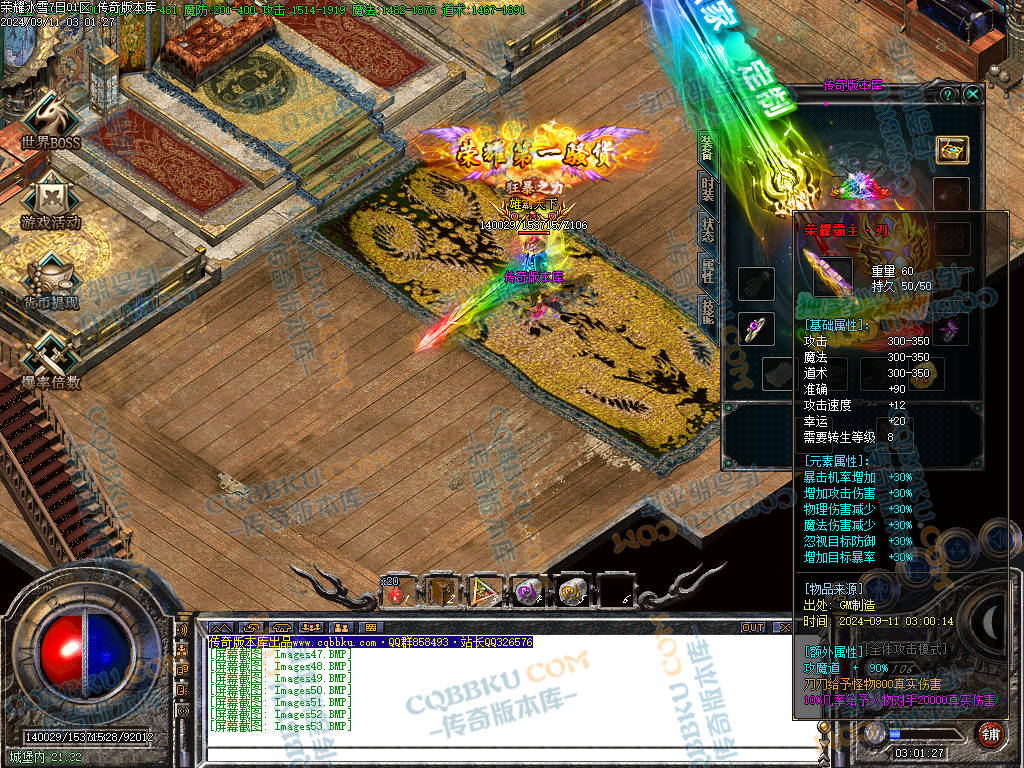This screenshot has height=768, width=1024.
Task: Use the orange scroll in hotbar slot 5
Action: 572,593
